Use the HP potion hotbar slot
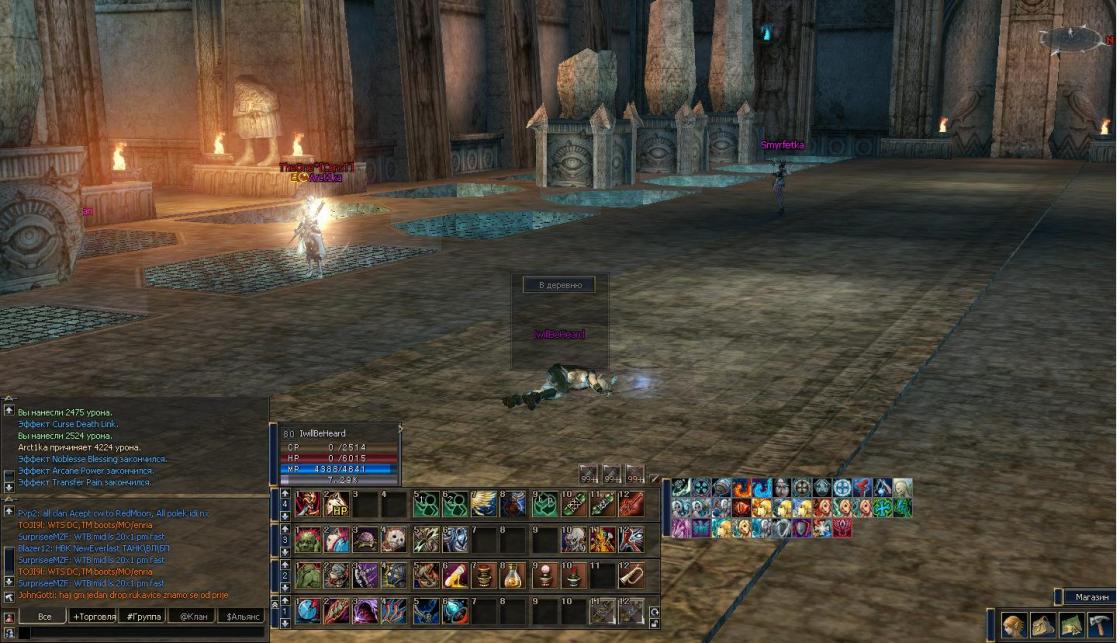 pos(336,504)
